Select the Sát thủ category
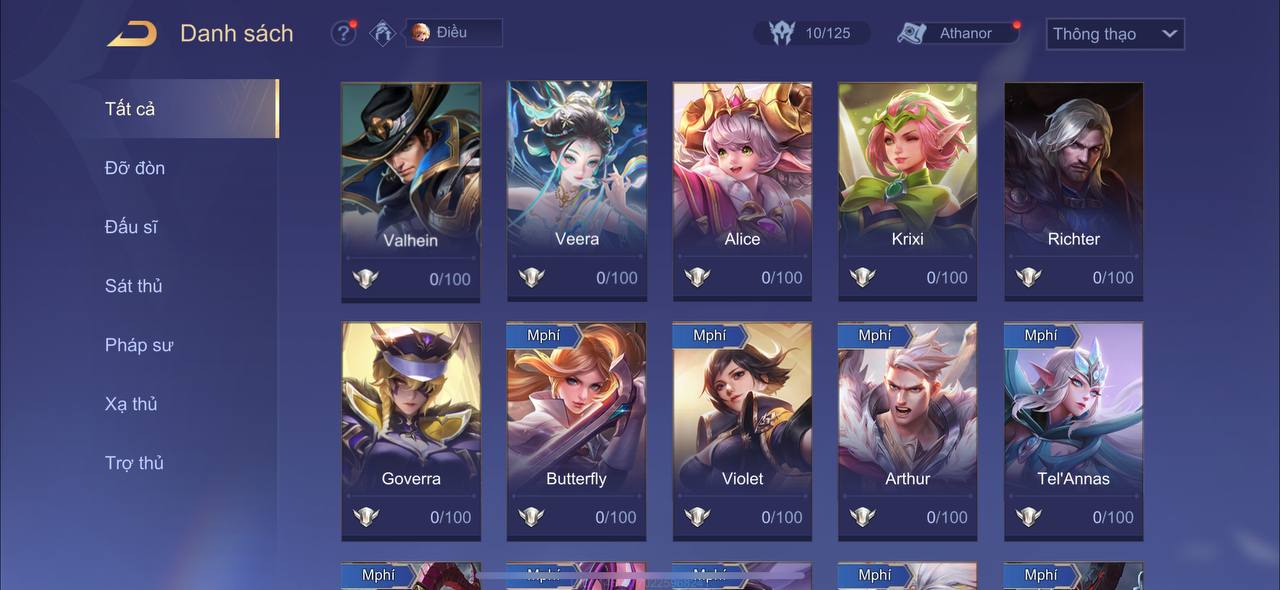This screenshot has height=590, width=1280. [134, 286]
